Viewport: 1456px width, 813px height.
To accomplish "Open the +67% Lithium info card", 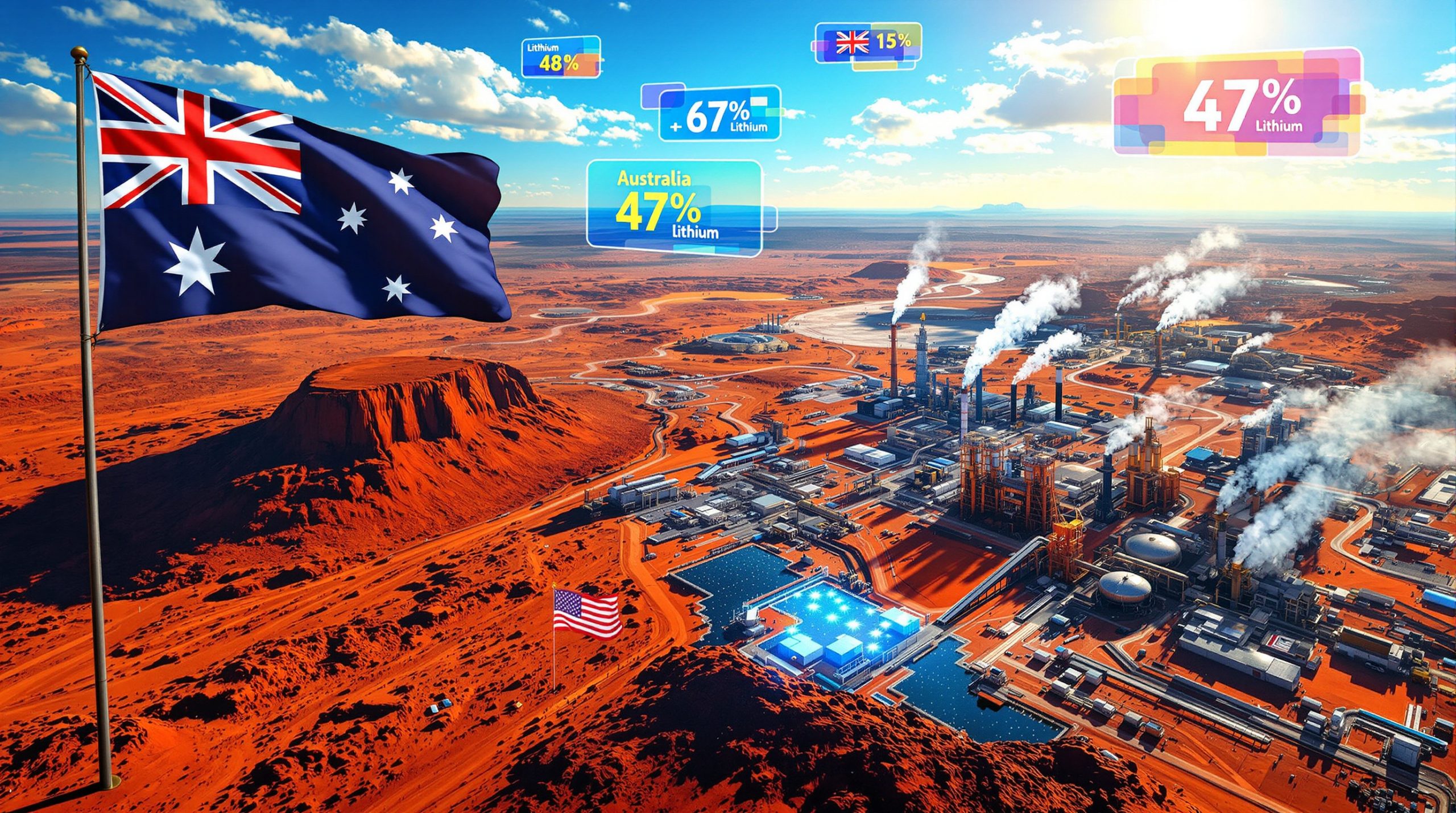I will pyautogui.click(x=719, y=114).
